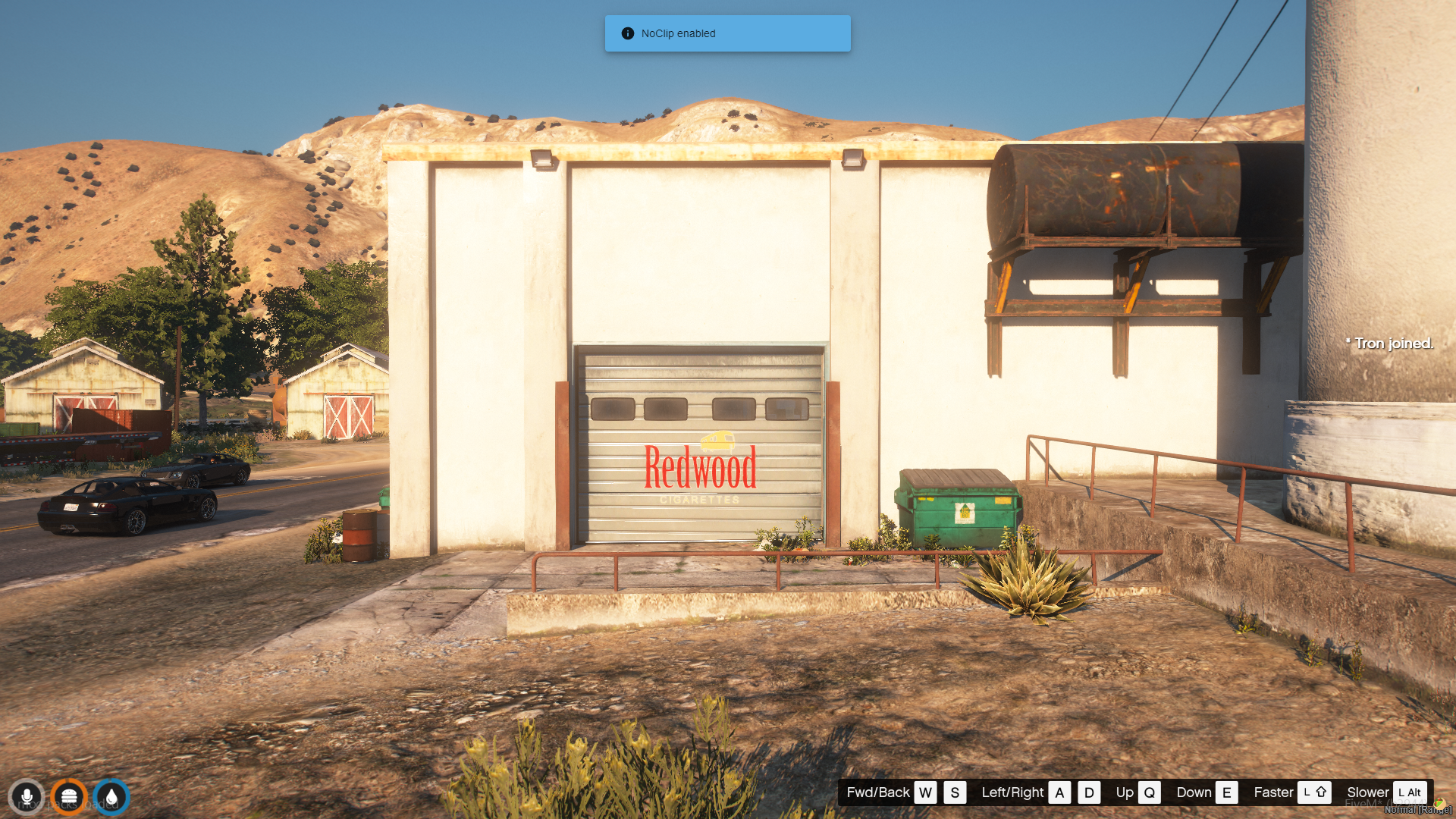This screenshot has width=1456, height=819.
Task: Dismiss the NoClip enabled notification
Action: click(726, 33)
